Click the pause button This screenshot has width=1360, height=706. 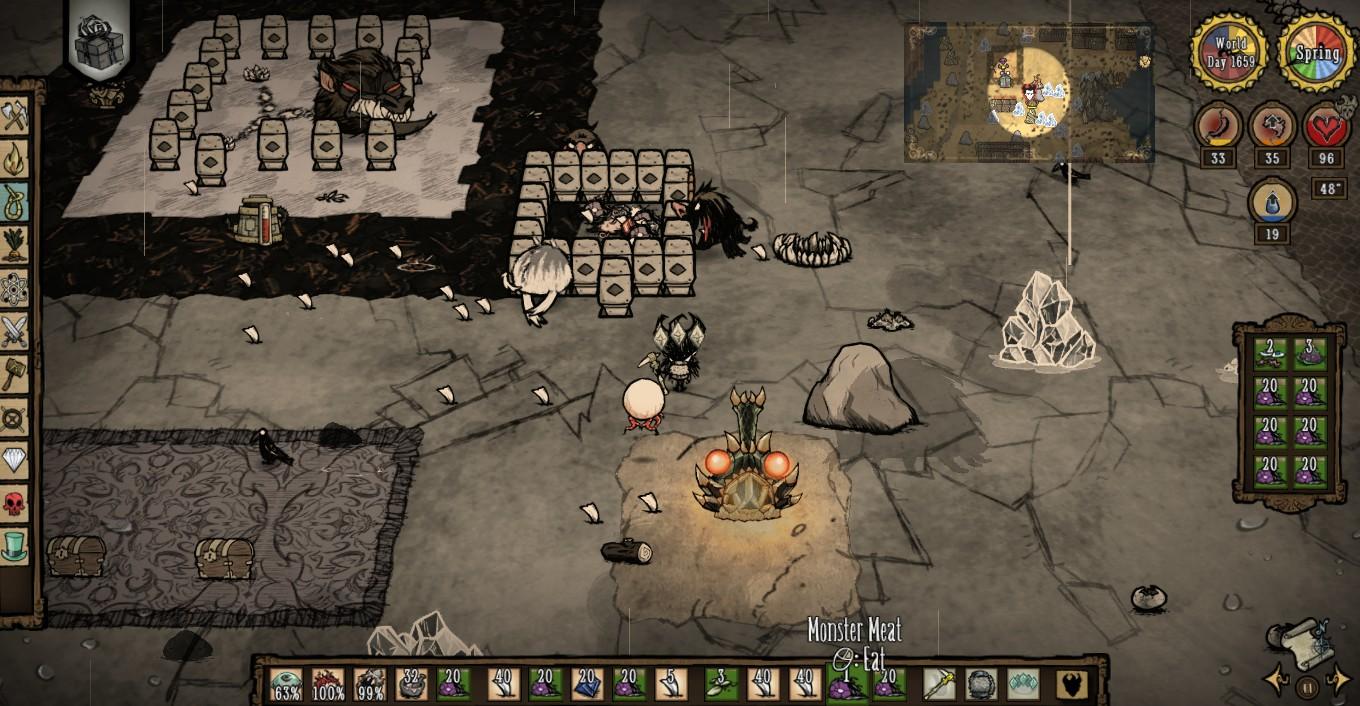click(x=1307, y=687)
